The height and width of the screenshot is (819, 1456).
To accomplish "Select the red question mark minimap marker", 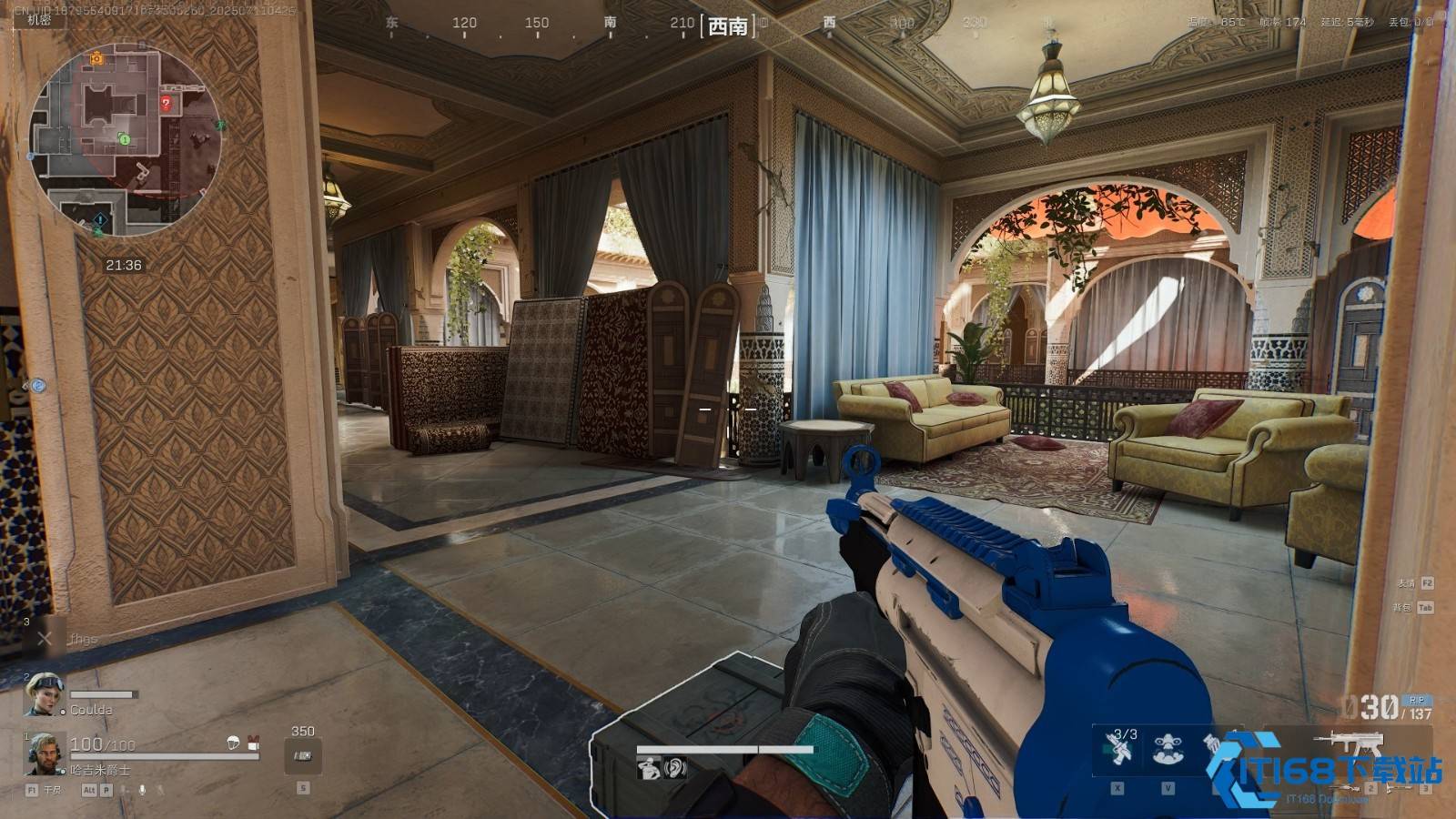I will coord(166,104).
